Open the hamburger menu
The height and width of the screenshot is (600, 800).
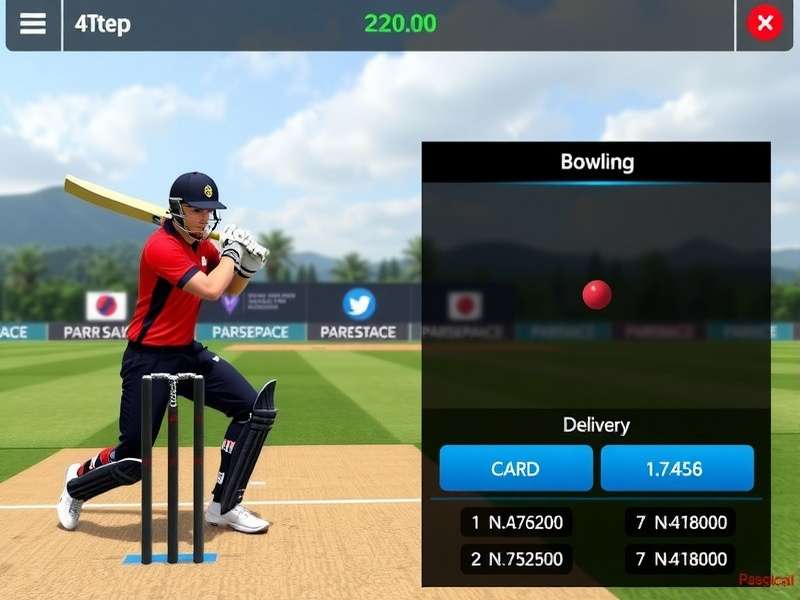tap(33, 24)
